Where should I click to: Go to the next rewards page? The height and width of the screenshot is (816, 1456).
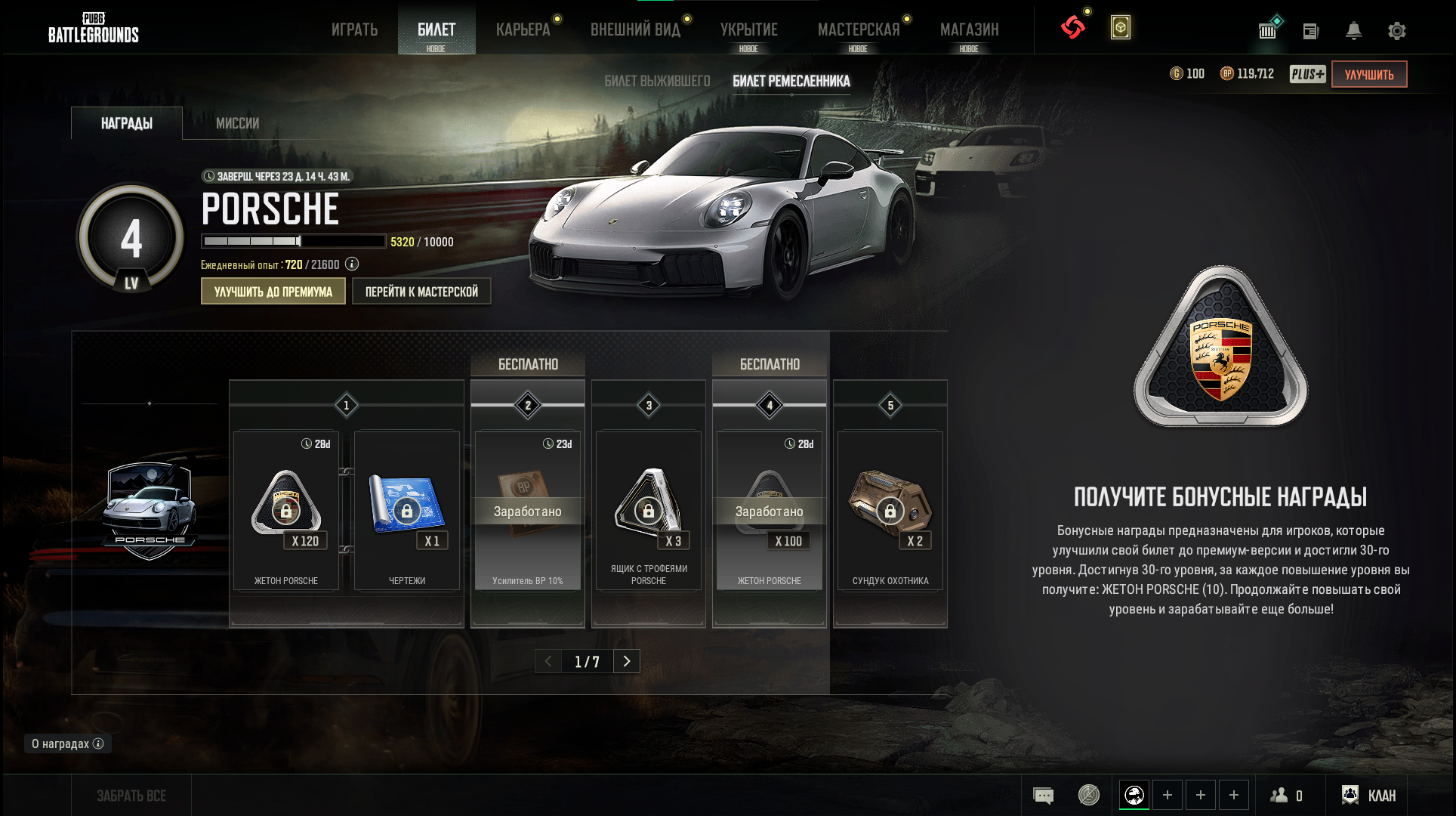[627, 661]
